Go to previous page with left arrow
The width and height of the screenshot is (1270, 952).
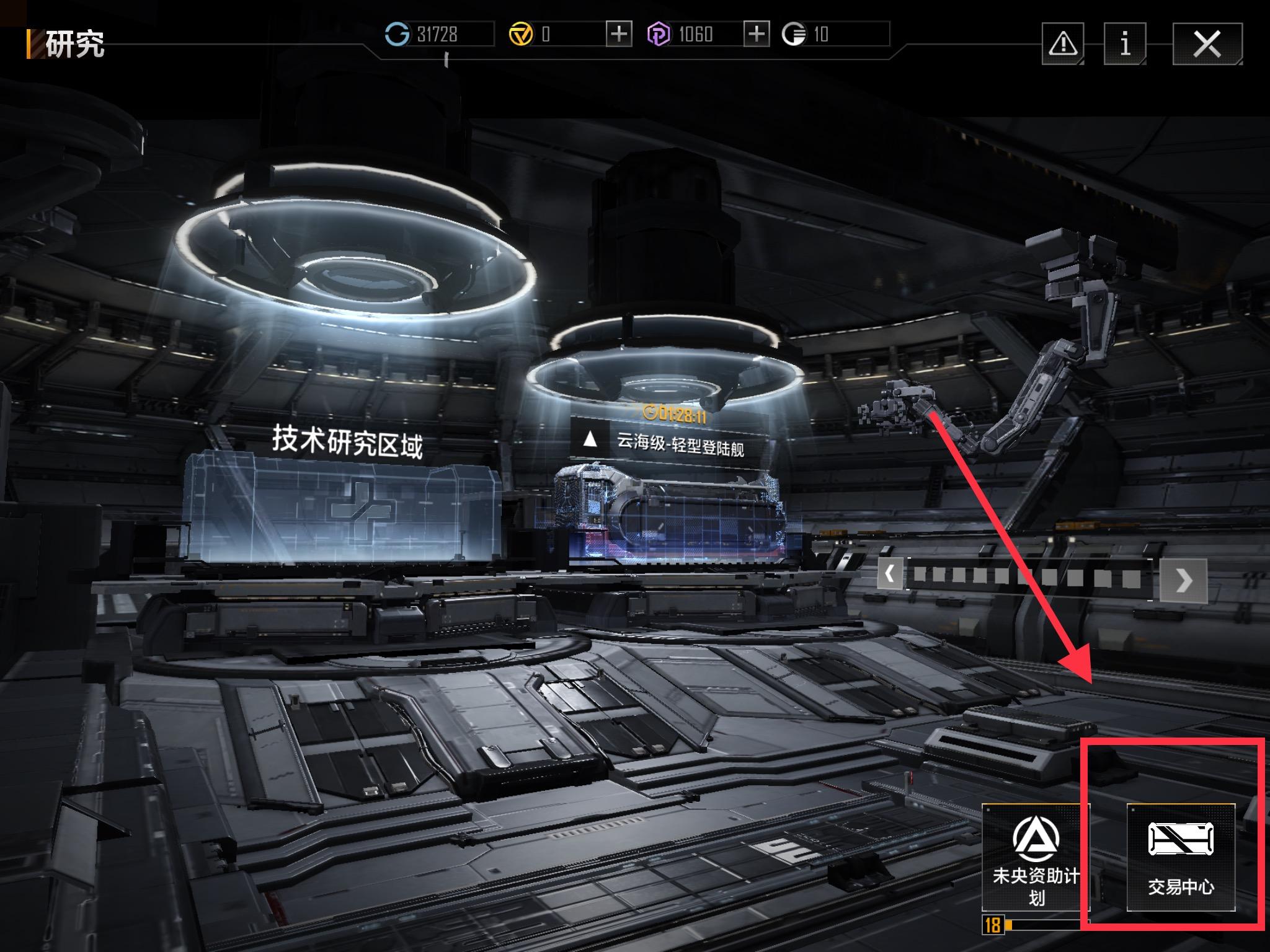(x=890, y=575)
